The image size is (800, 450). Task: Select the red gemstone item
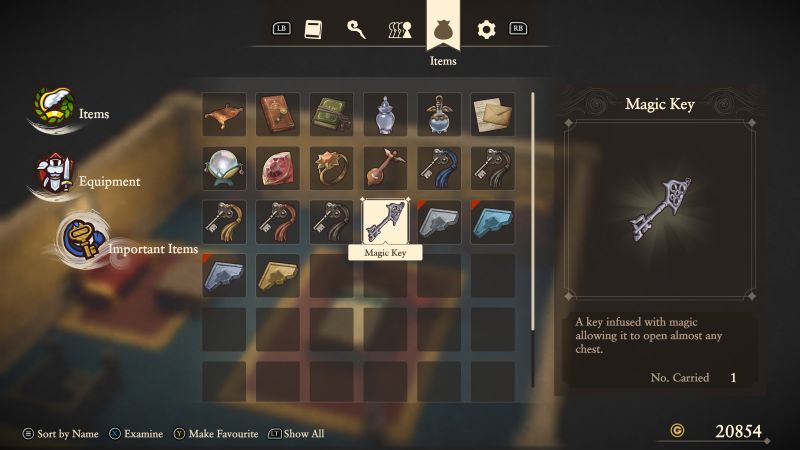[x=278, y=168]
